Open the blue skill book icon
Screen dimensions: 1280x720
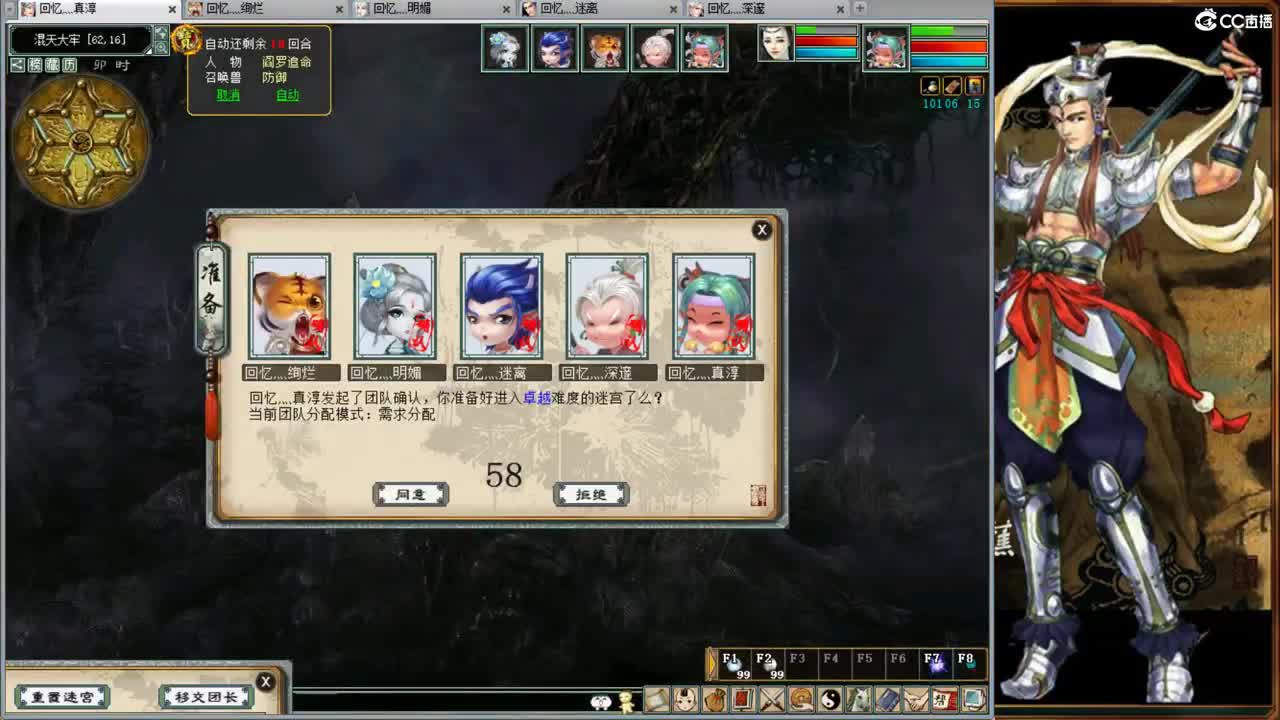(x=886, y=699)
